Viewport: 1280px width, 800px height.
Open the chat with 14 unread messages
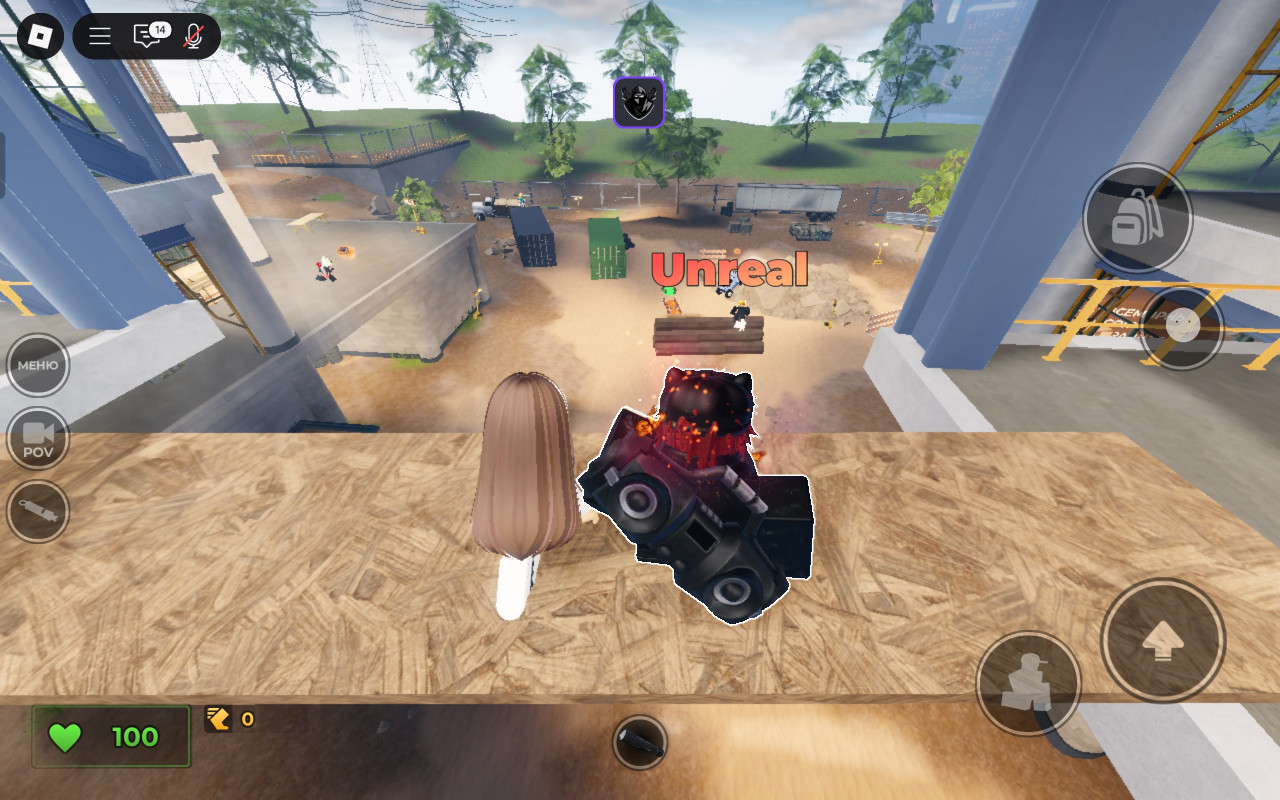point(147,37)
